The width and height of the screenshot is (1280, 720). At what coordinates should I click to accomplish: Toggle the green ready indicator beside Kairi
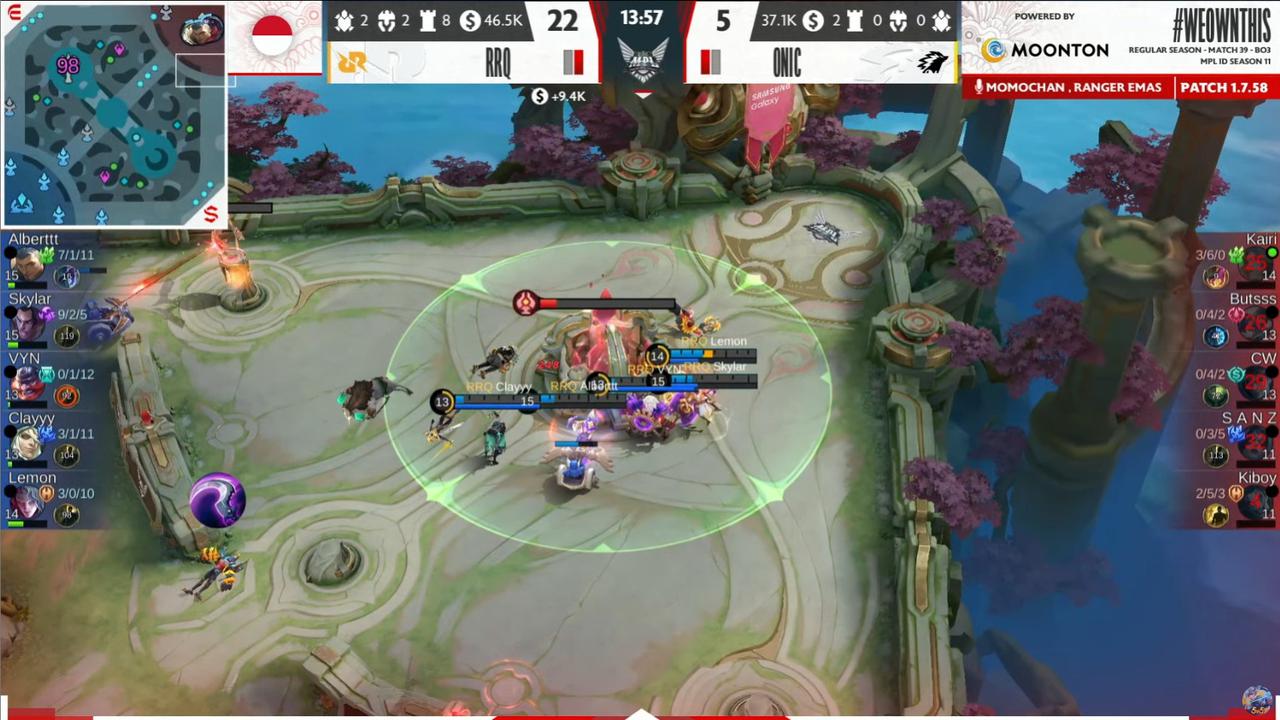click(x=1271, y=252)
